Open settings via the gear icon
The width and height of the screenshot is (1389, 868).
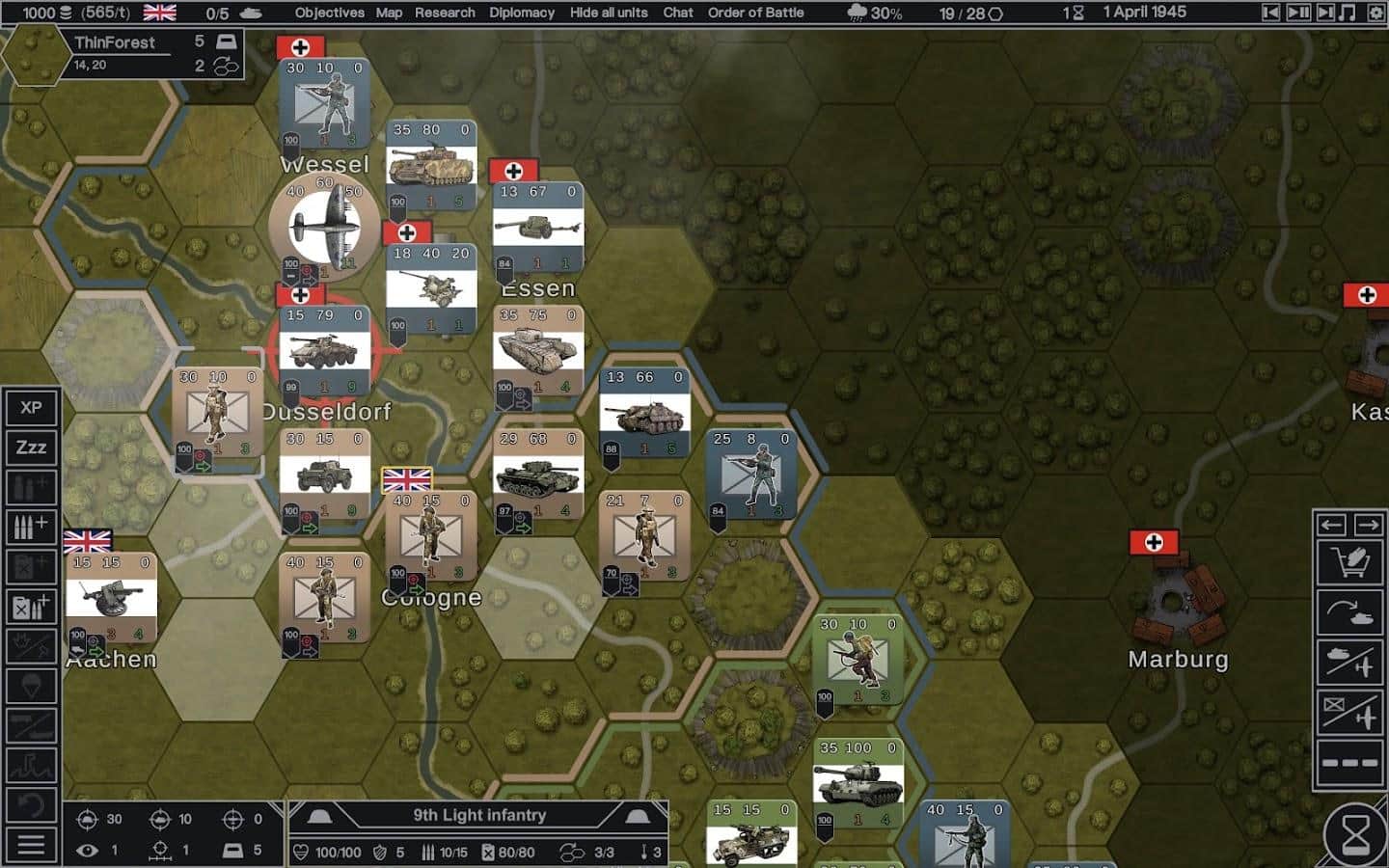point(1376,13)
